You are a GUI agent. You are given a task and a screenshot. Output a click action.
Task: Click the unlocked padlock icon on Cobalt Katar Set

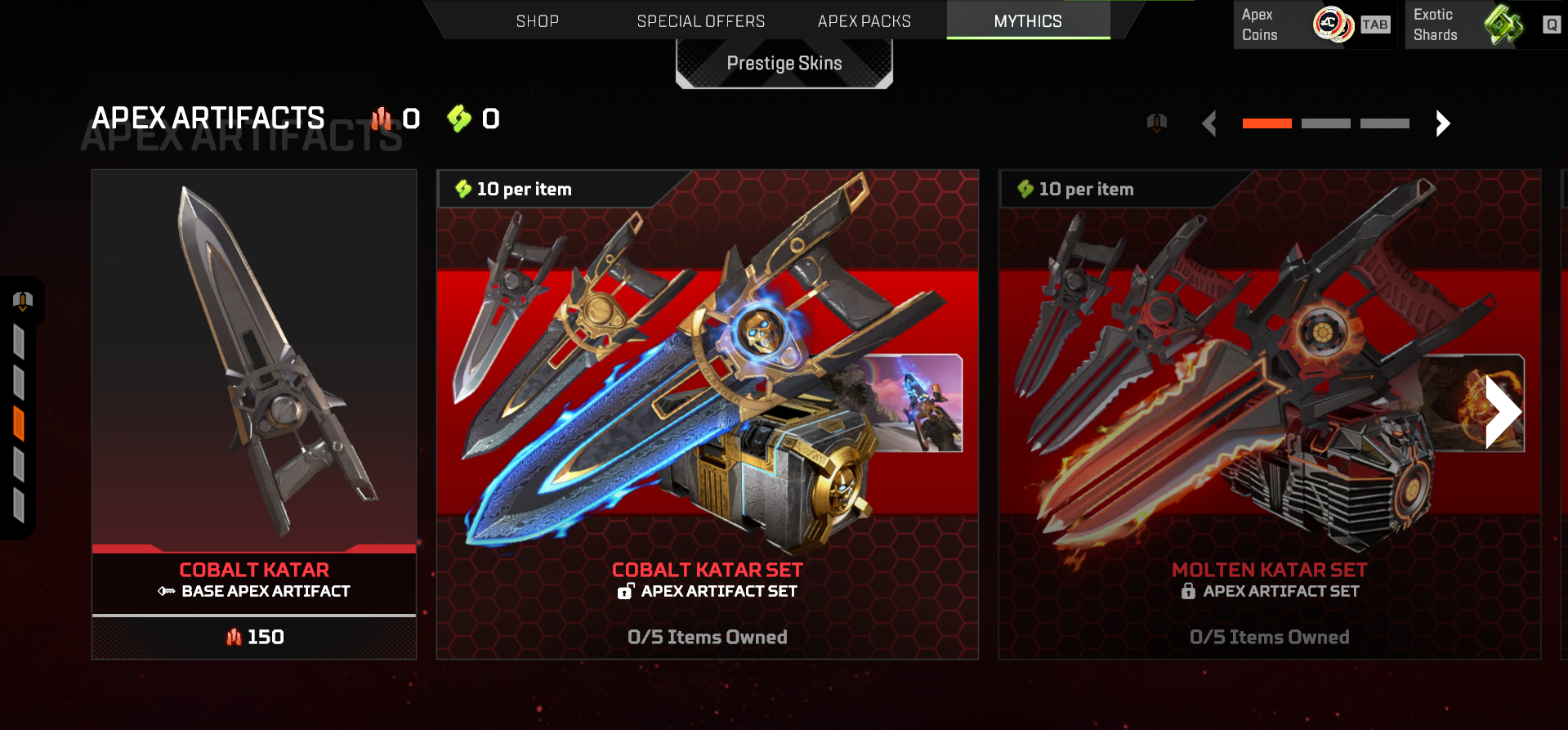(x=625, y=591)
